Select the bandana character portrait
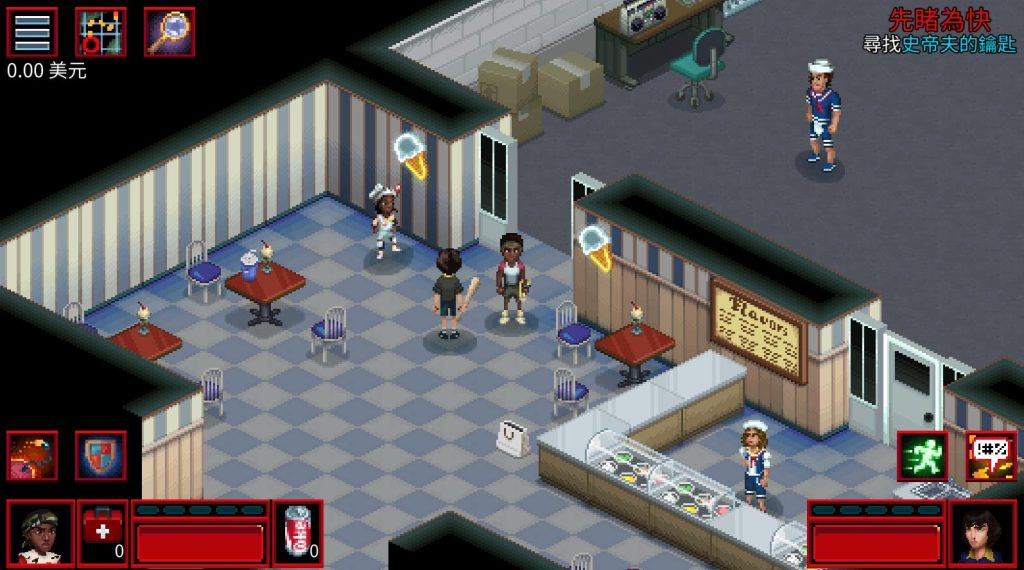The width and height of the screenshot is (1024, 570). (41, 534)
